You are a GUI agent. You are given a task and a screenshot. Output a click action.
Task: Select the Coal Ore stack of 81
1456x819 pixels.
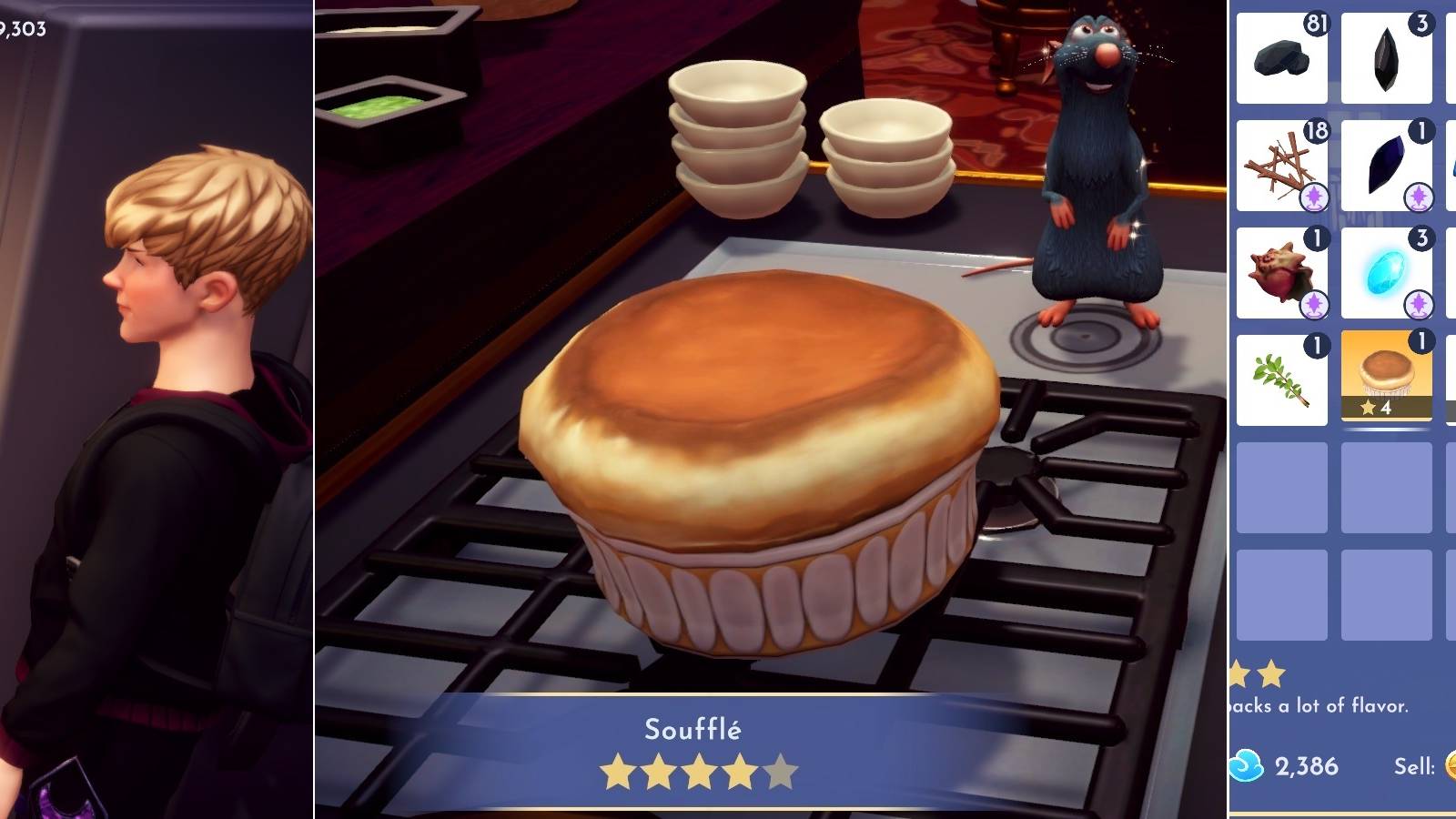click(1281, 59)
